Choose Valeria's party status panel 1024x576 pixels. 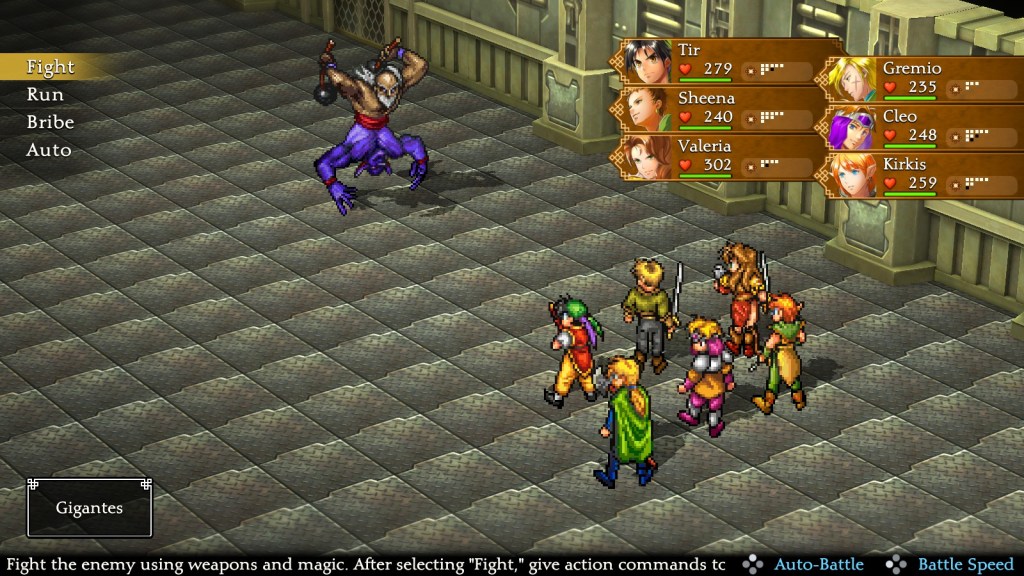pyautogui.click(x=720, y=157)
